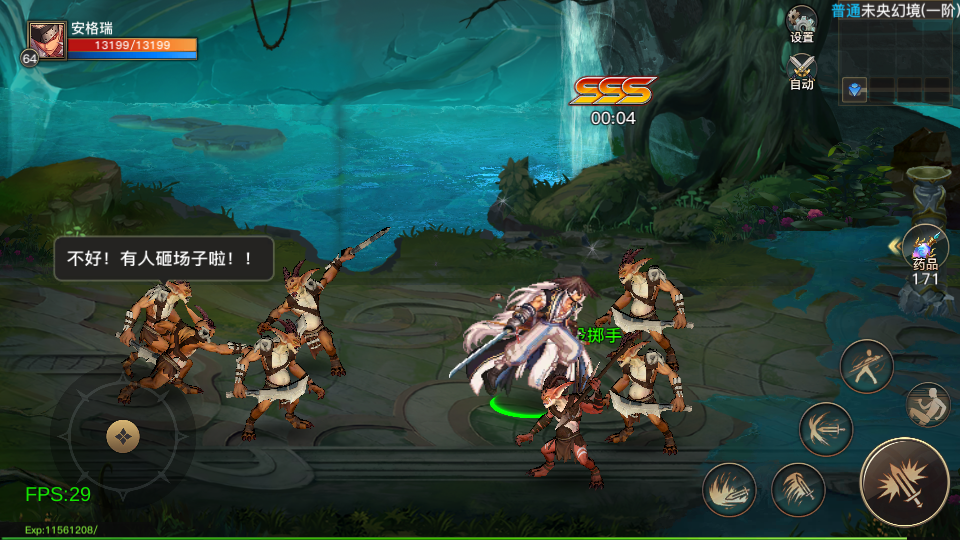This screenshot has height=540, width=960.
Task: Use the 药品 potion item
Action: click(925, 248)
